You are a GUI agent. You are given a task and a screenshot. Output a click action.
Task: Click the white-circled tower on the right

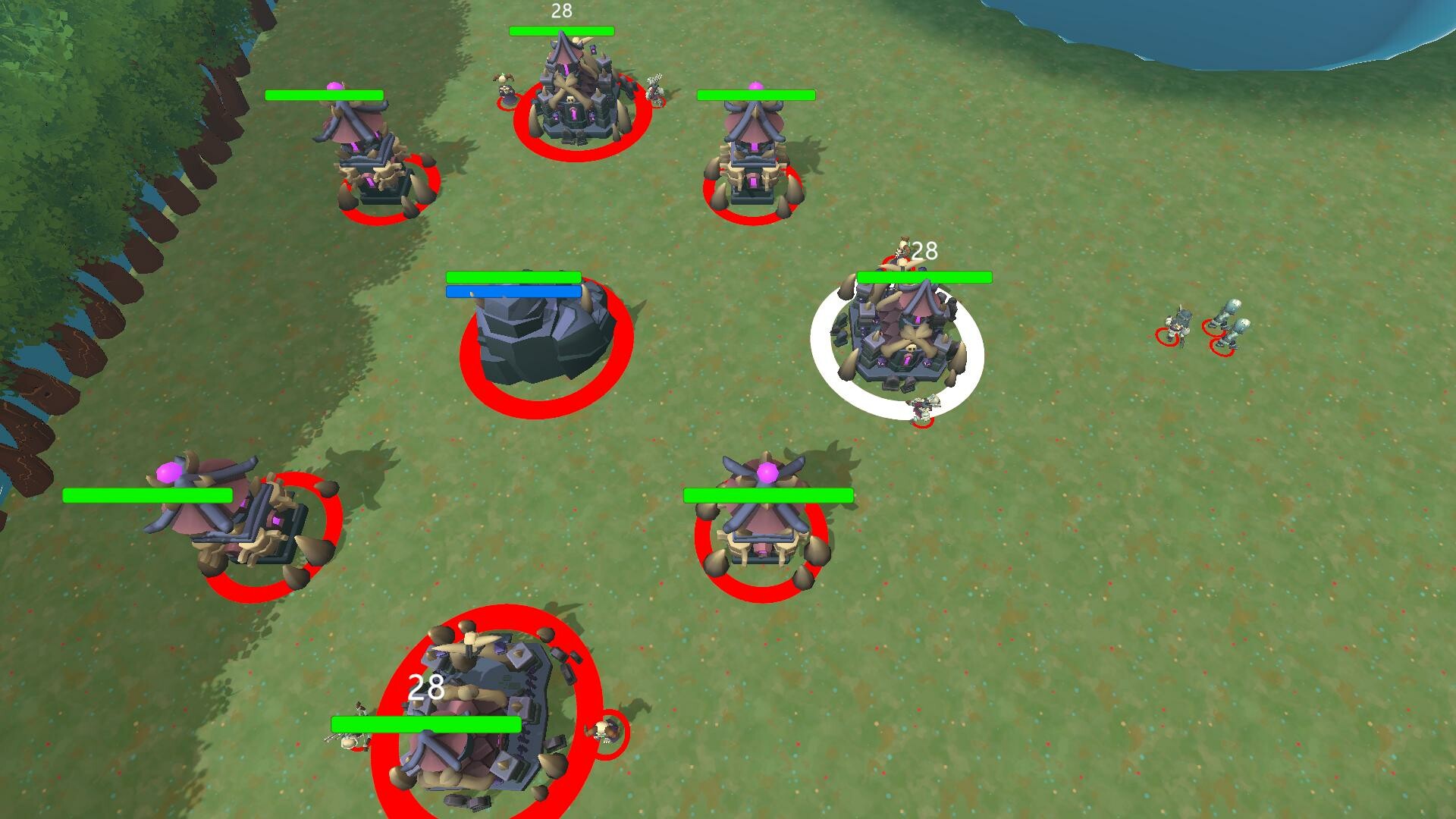tap(902, 341)
